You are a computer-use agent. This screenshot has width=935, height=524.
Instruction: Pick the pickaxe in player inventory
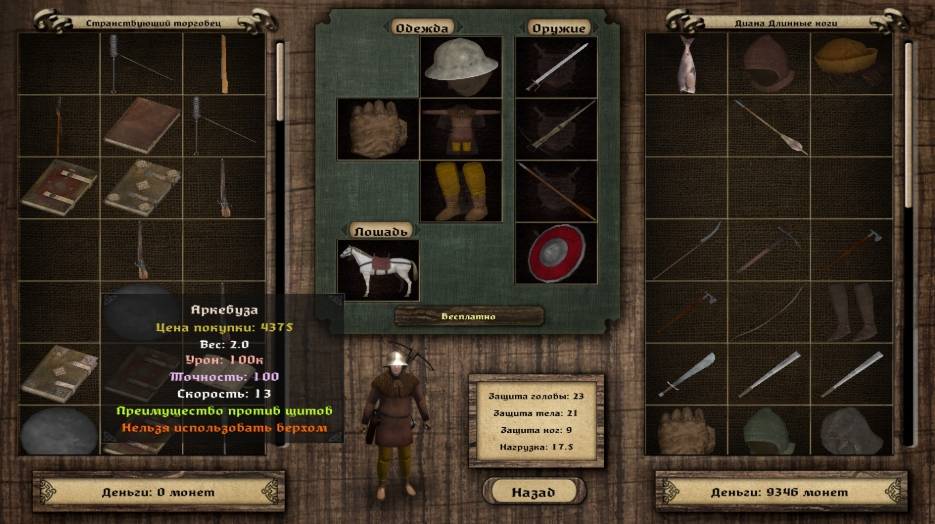point(768,250)
